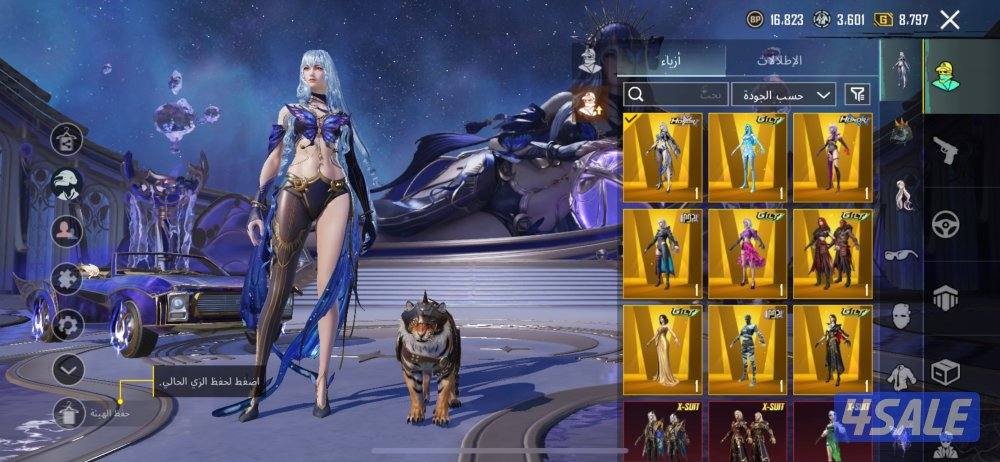Click the save outfit hanger button
The image size is (1000, 462).
coord(68,411)
